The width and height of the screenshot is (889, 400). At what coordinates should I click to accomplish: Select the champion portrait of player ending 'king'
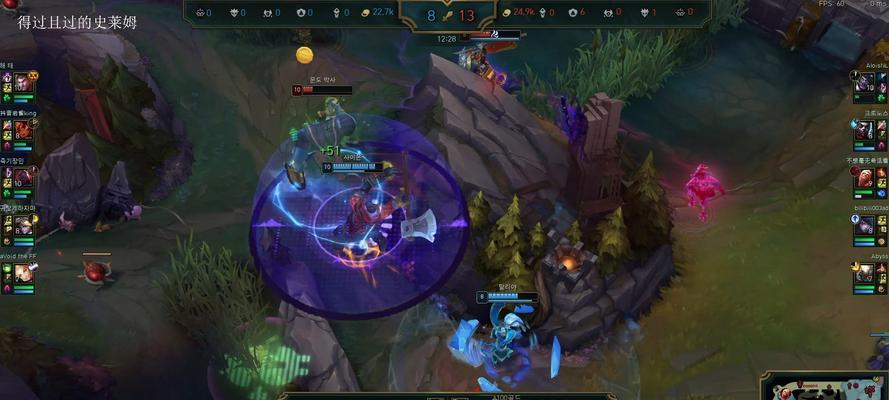tap(21, 130)
